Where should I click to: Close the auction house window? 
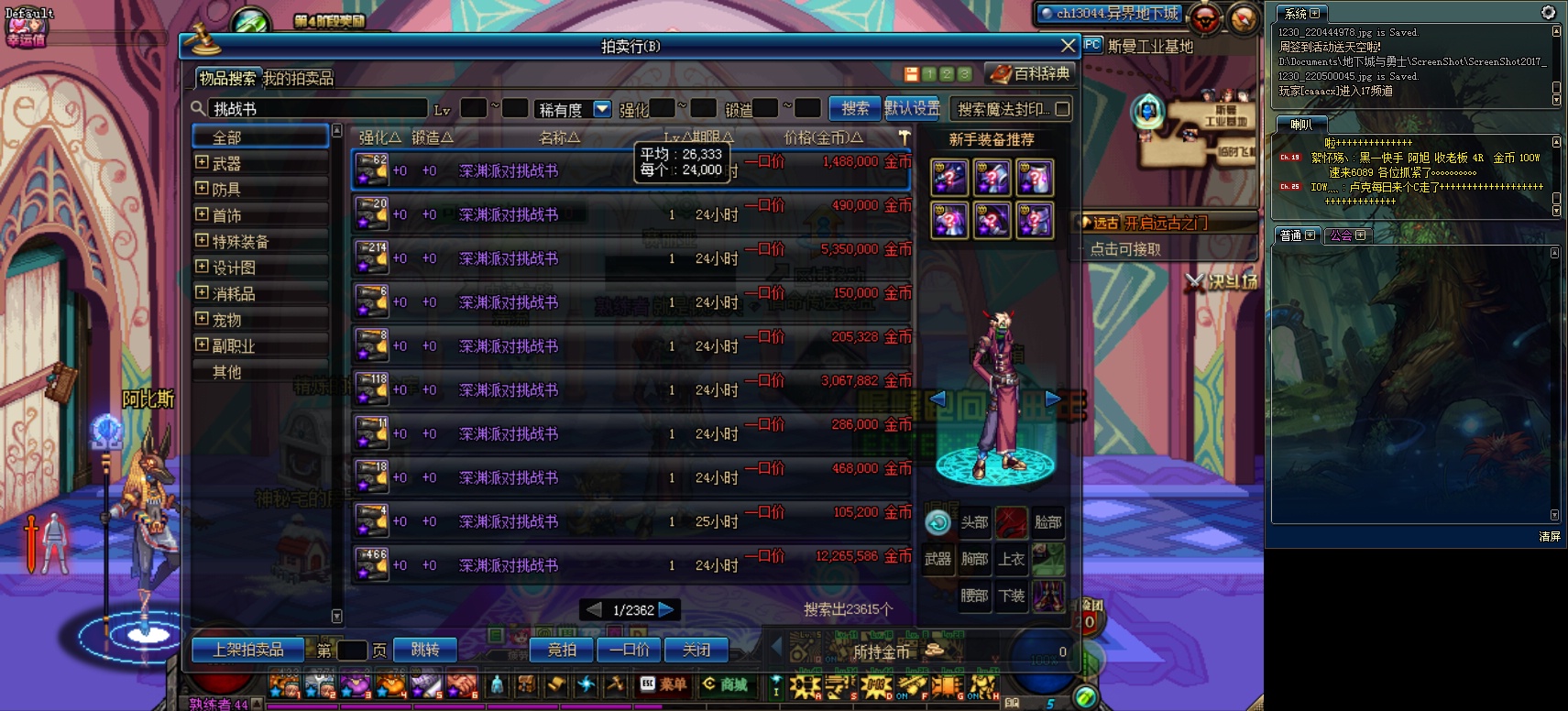(x=1068, y=46)
